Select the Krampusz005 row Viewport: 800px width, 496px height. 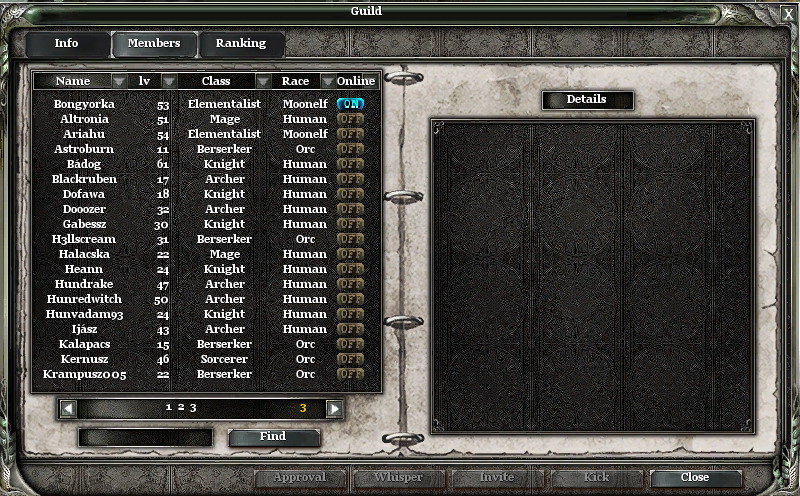point(85,374)
